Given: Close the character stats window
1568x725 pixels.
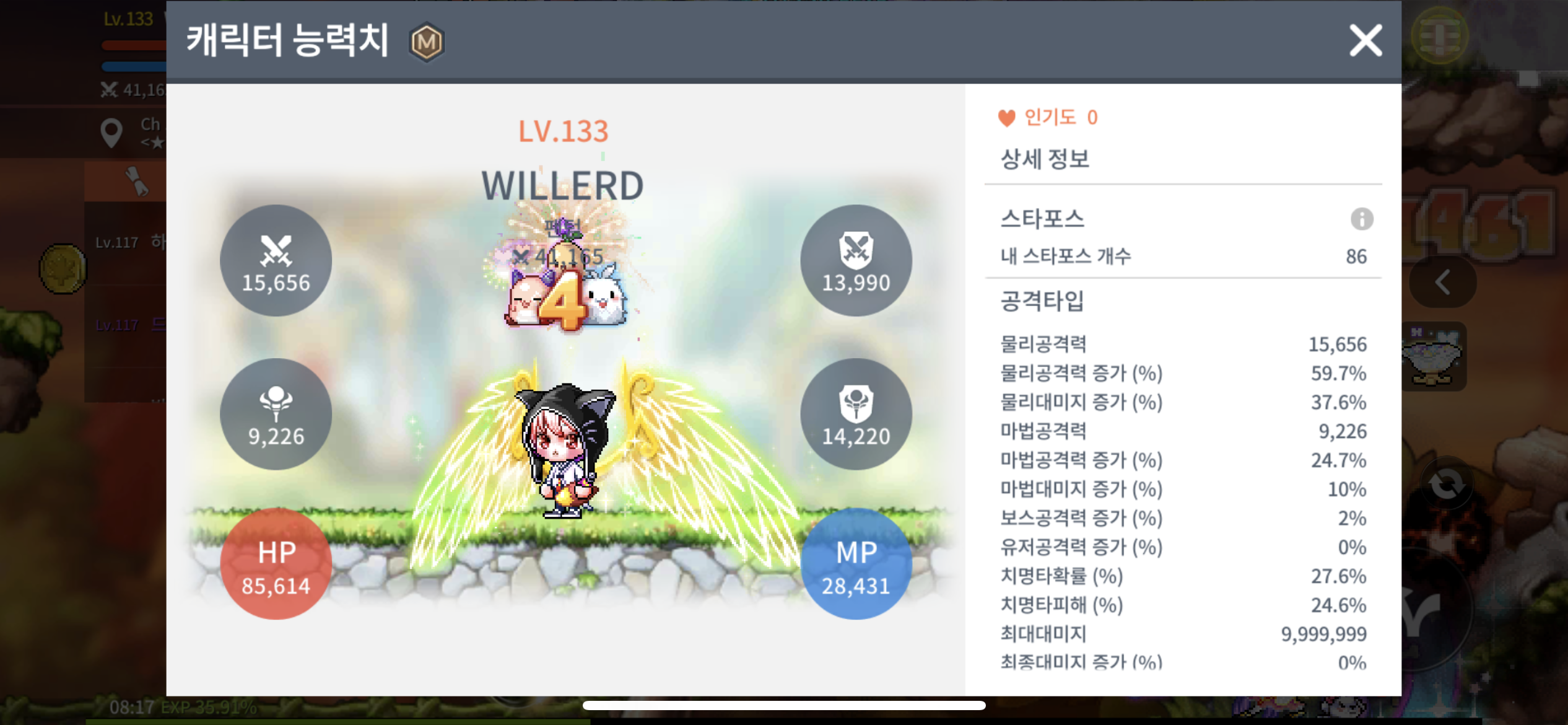Looking at the screenshot, I should [x=1364, y=40].
